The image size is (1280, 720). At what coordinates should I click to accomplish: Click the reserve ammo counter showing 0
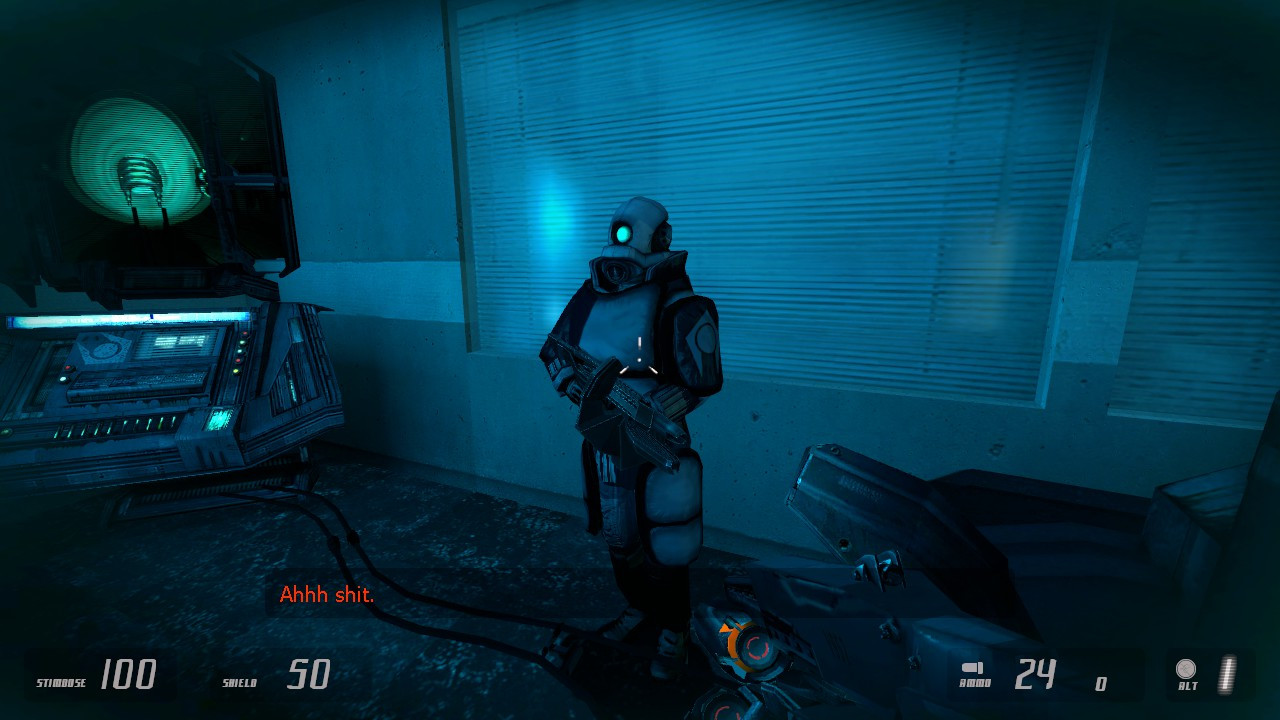coord(1100,682)
